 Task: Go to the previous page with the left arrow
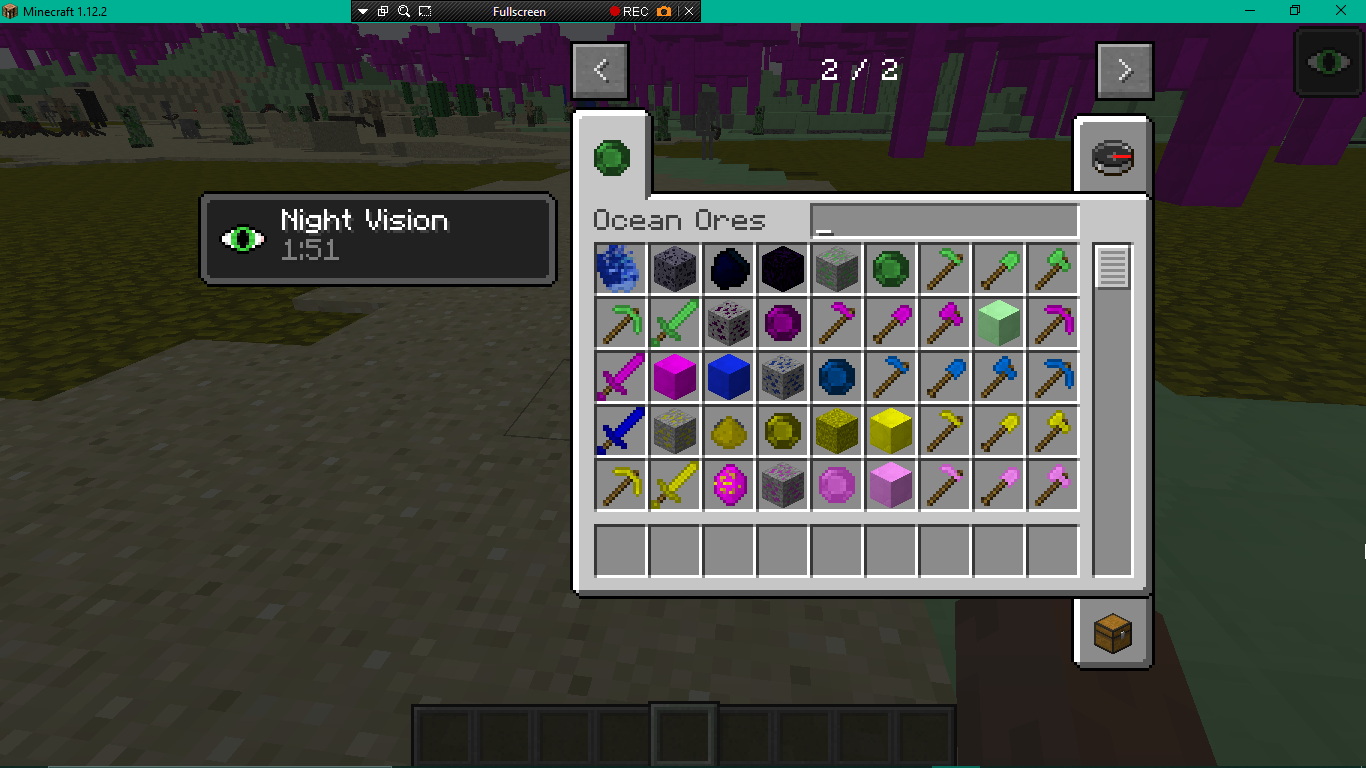[599, 70]
